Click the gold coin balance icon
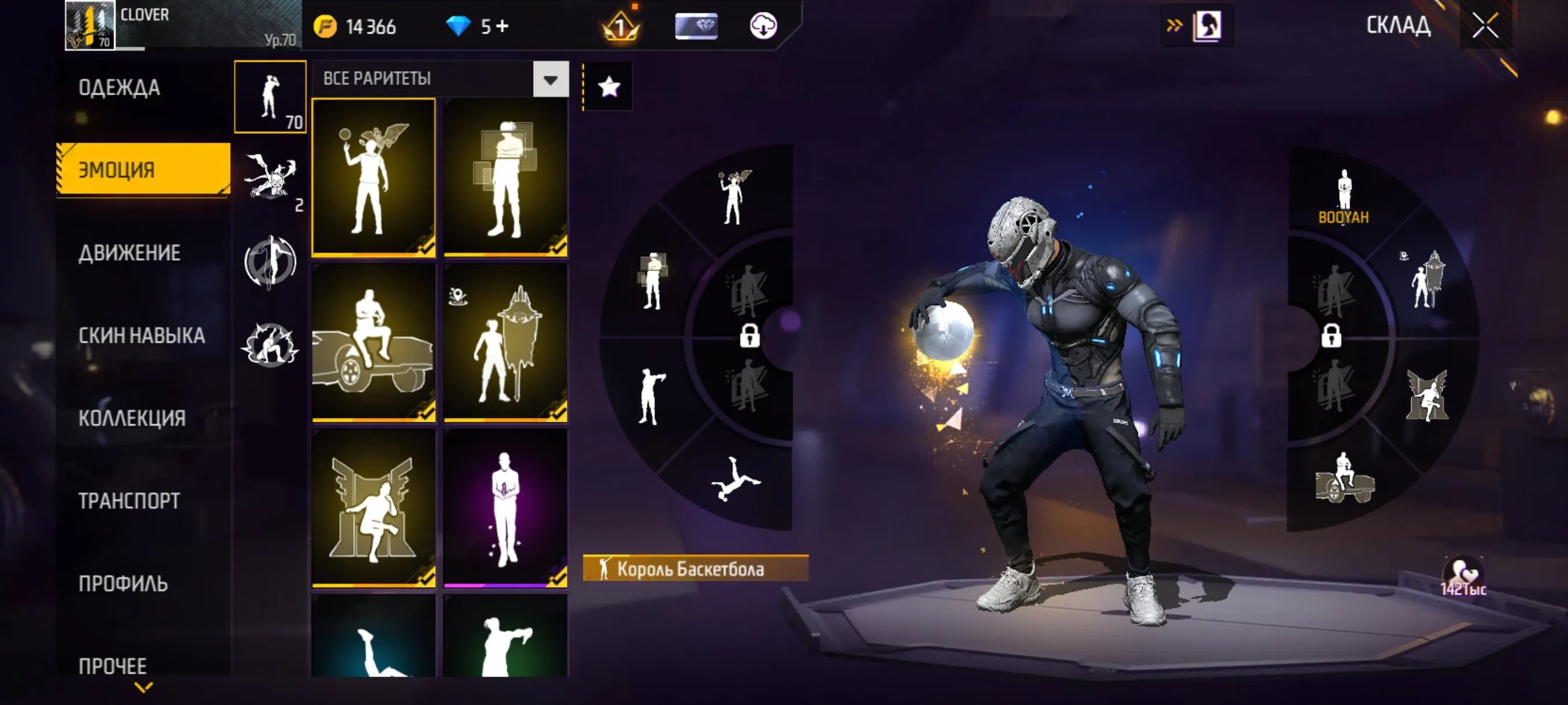 (327, 26)
